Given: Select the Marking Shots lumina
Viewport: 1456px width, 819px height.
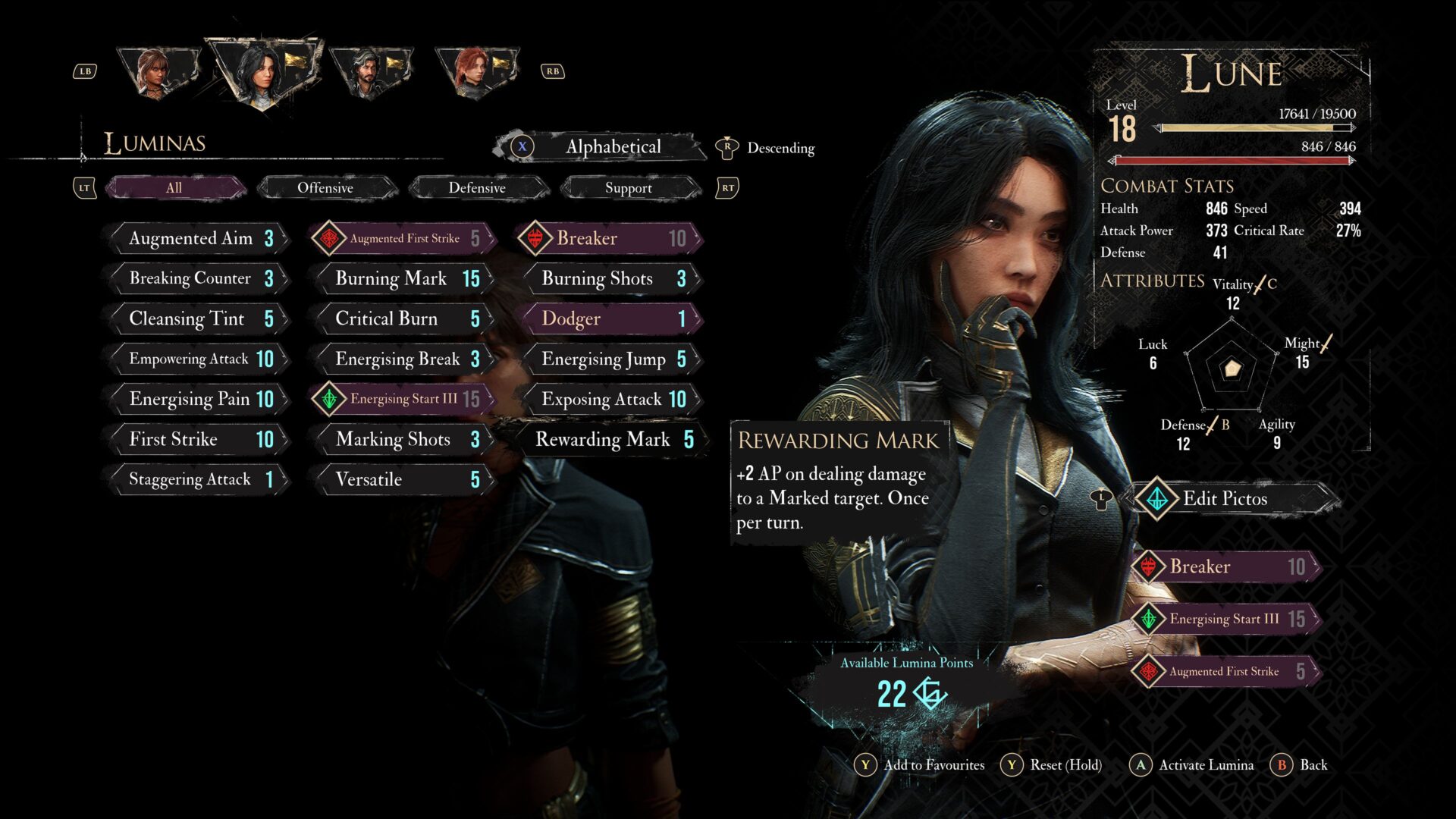Looking at the screenshot, I should tap(405, 439).
